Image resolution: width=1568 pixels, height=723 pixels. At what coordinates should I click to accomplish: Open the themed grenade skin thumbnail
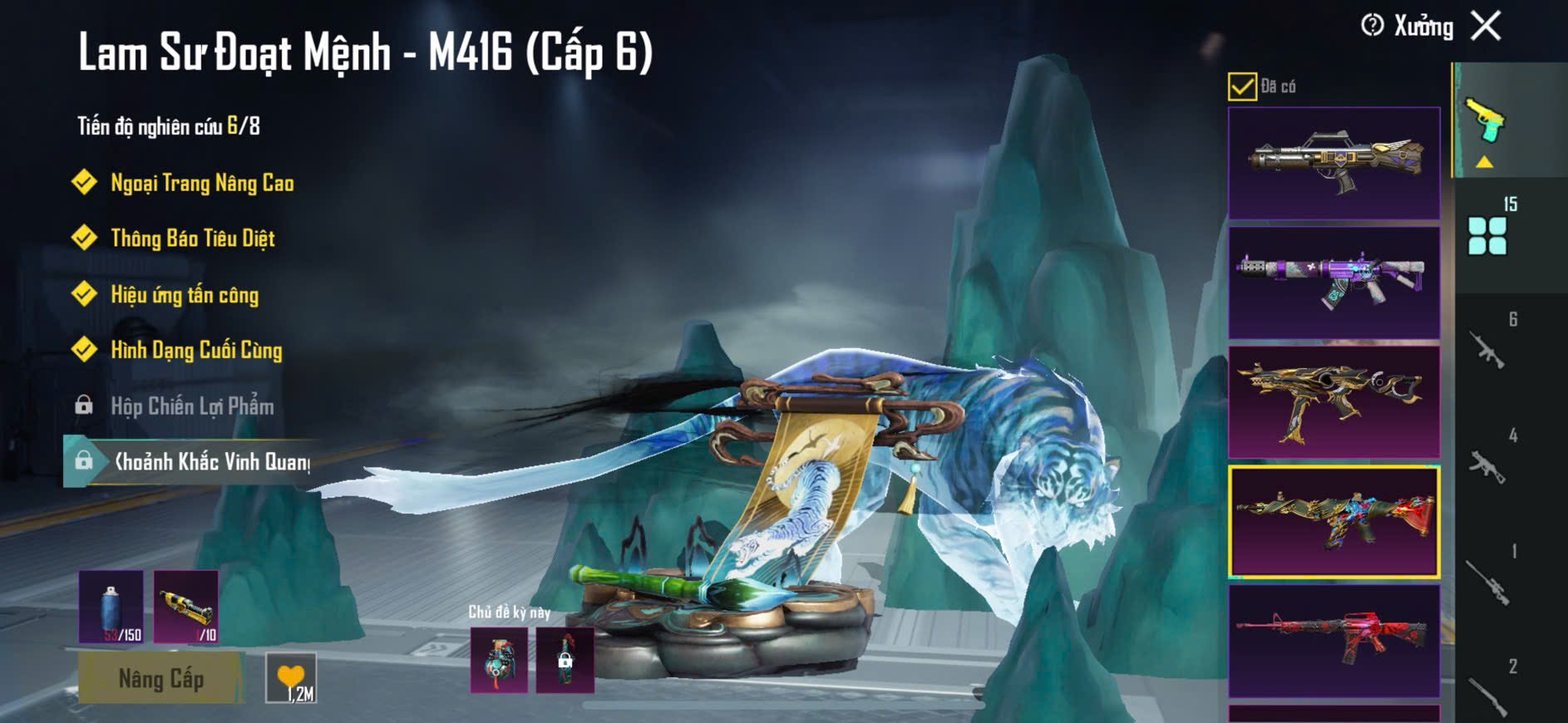click(x=499, y=661)
